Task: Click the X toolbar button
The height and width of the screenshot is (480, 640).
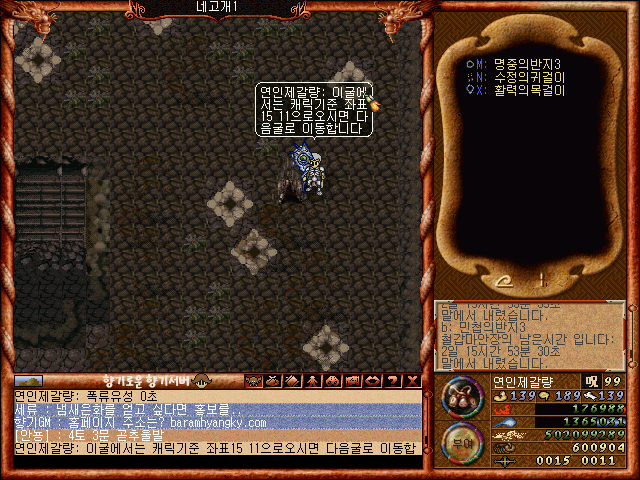Action: point(410,380)
